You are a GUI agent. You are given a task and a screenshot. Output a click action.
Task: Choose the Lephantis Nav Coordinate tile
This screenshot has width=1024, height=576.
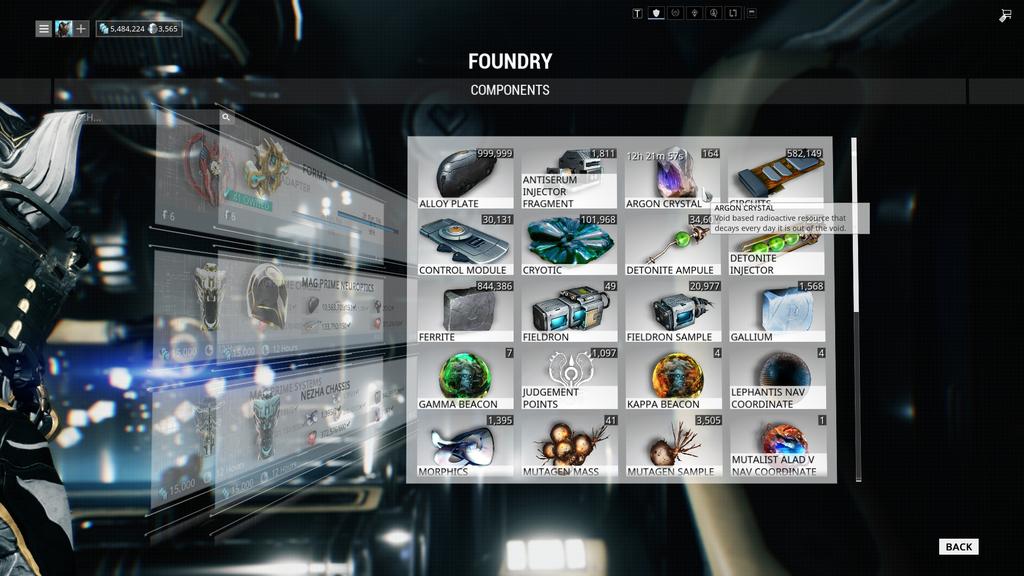[x=777, y=378]
